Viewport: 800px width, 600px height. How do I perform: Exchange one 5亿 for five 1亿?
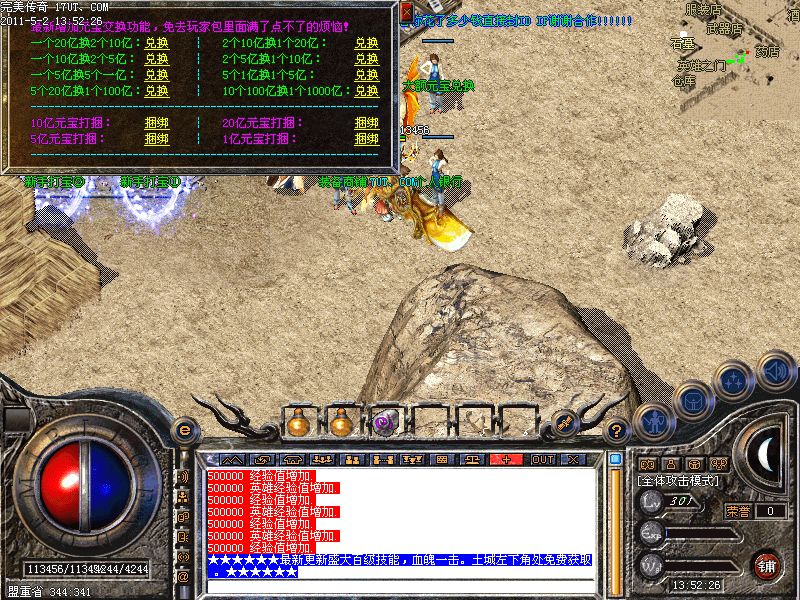coord(156,74)
